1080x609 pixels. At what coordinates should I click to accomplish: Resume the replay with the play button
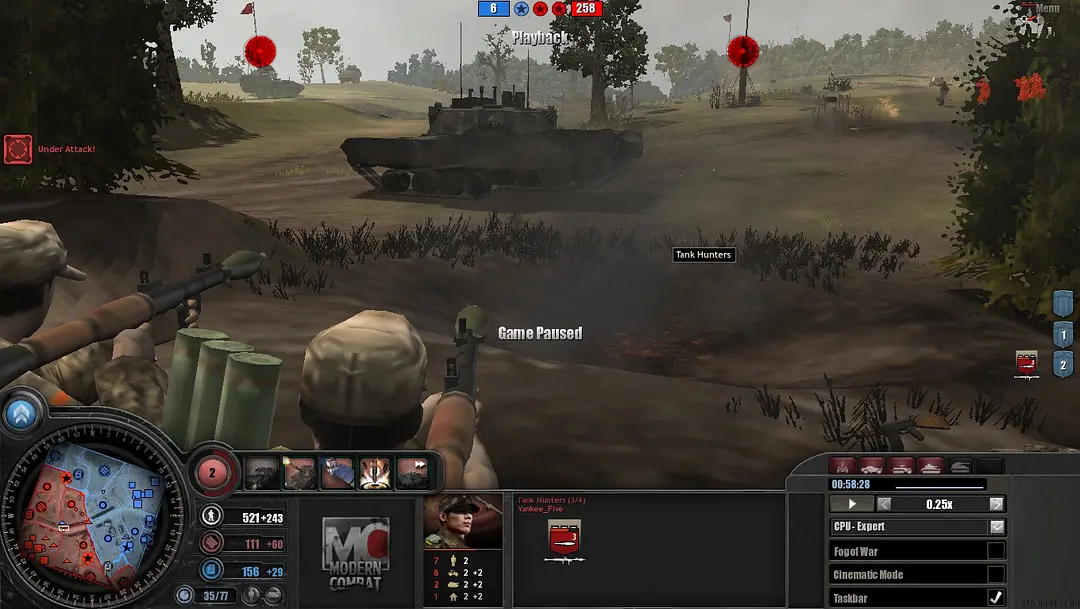point(852,504)
